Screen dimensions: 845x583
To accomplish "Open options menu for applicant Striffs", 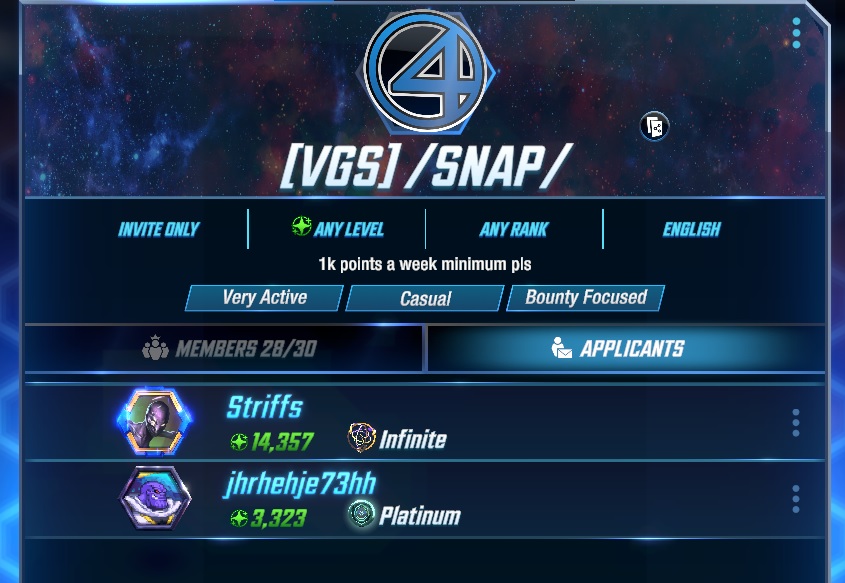I will 796,422.
